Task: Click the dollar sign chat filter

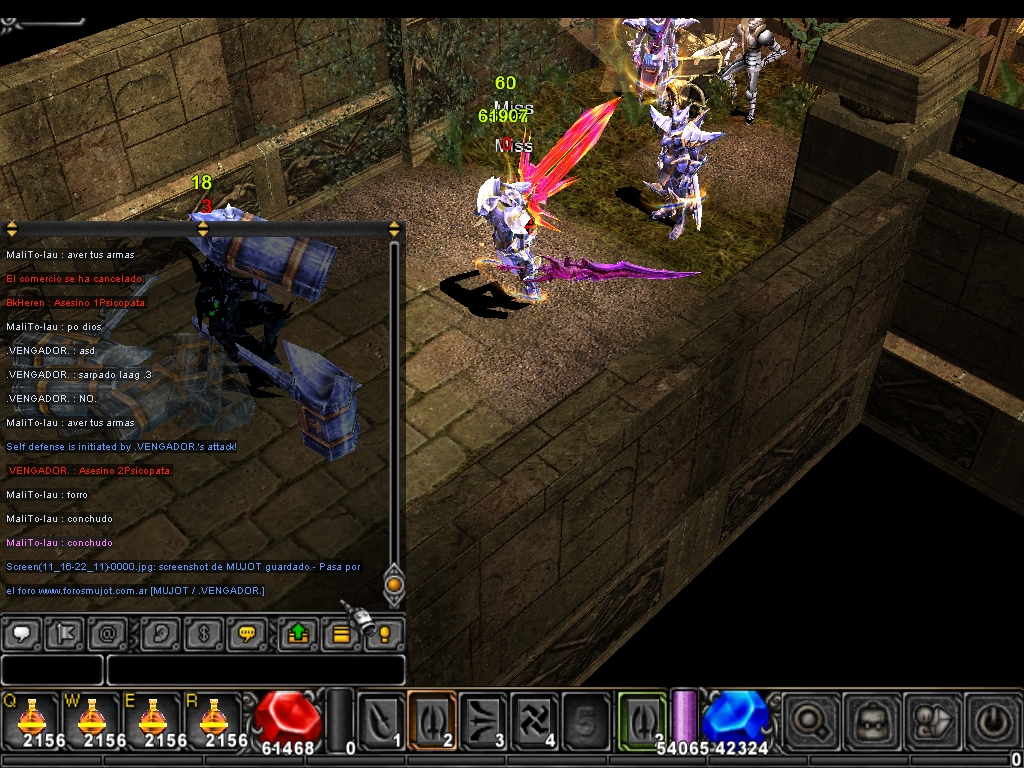Action: click(203, 634)
